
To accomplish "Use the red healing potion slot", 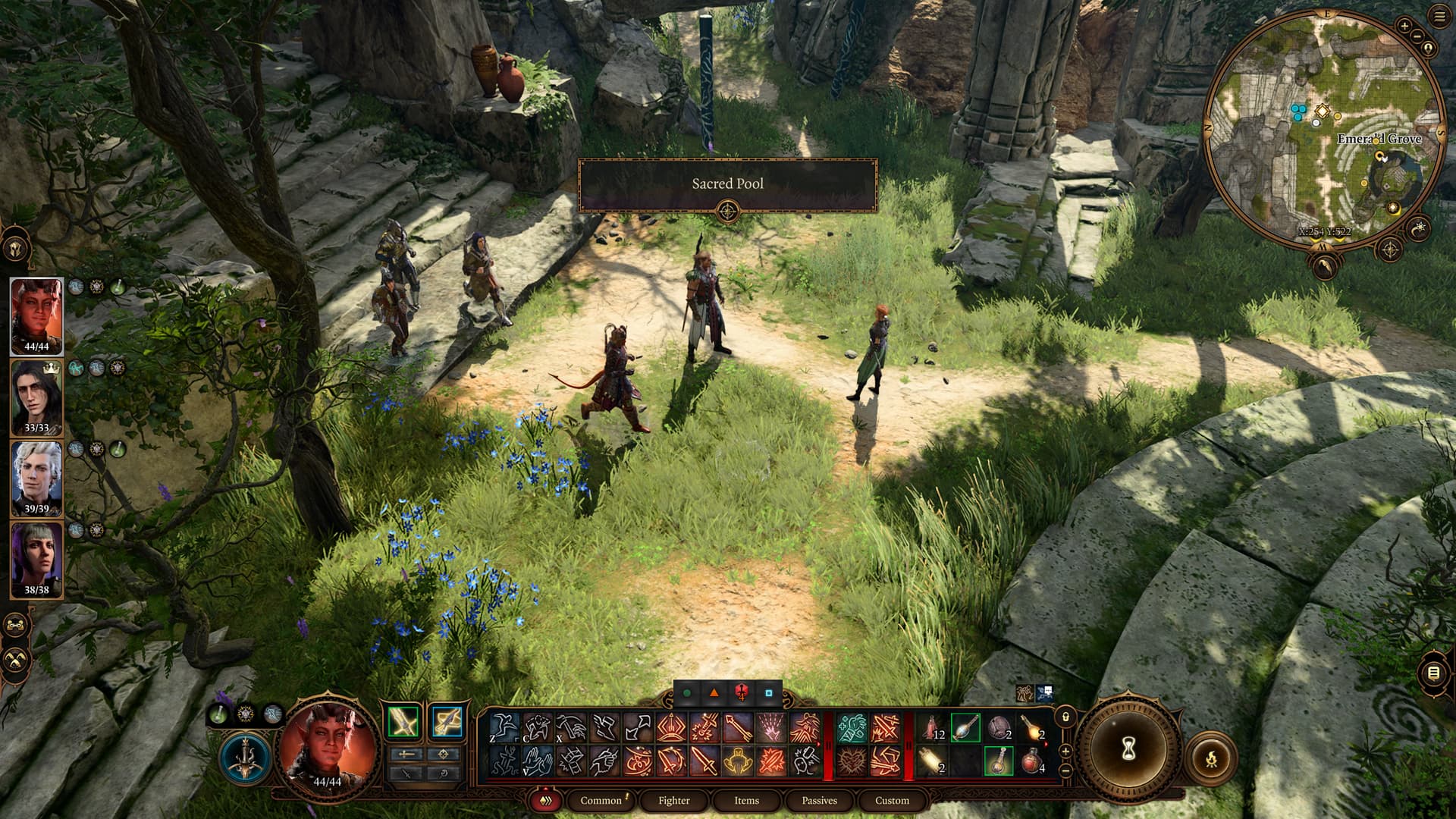I will (x=1031, y=761).
